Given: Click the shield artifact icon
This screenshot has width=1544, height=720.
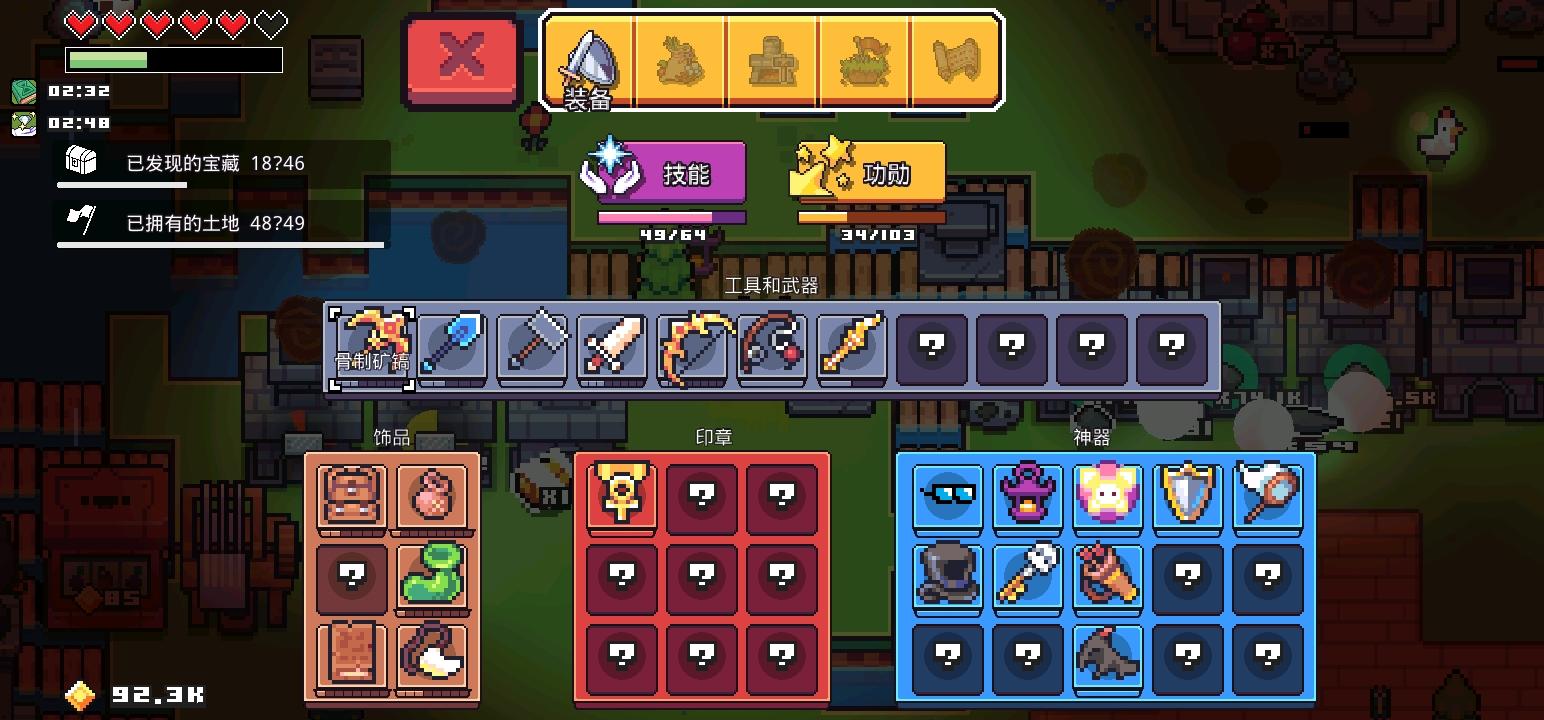Looking at the screenshot, I should 1188,495.
